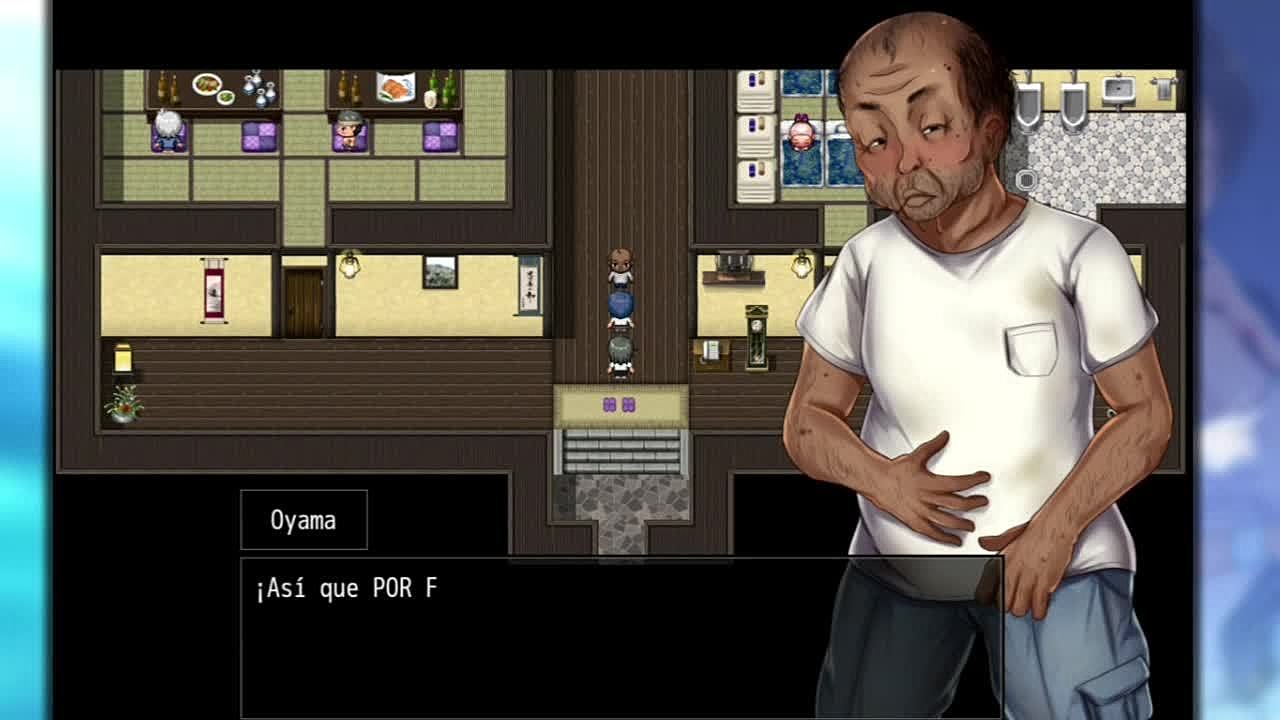1280x720 pixels.
Task: Advance Oyama's dialogue message box
Action: coord(540,636)
